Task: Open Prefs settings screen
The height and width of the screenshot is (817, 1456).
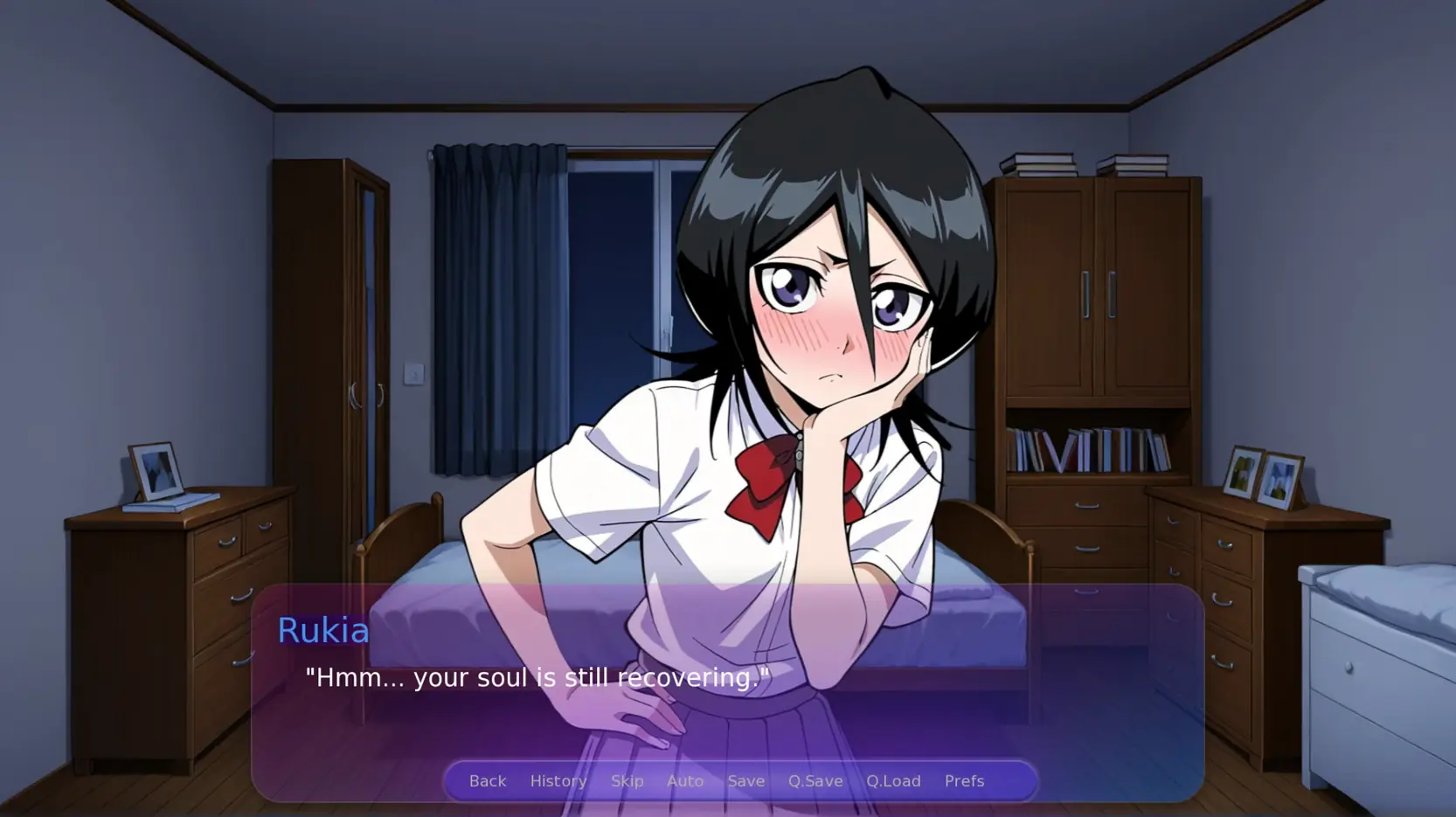Action: 963,780
